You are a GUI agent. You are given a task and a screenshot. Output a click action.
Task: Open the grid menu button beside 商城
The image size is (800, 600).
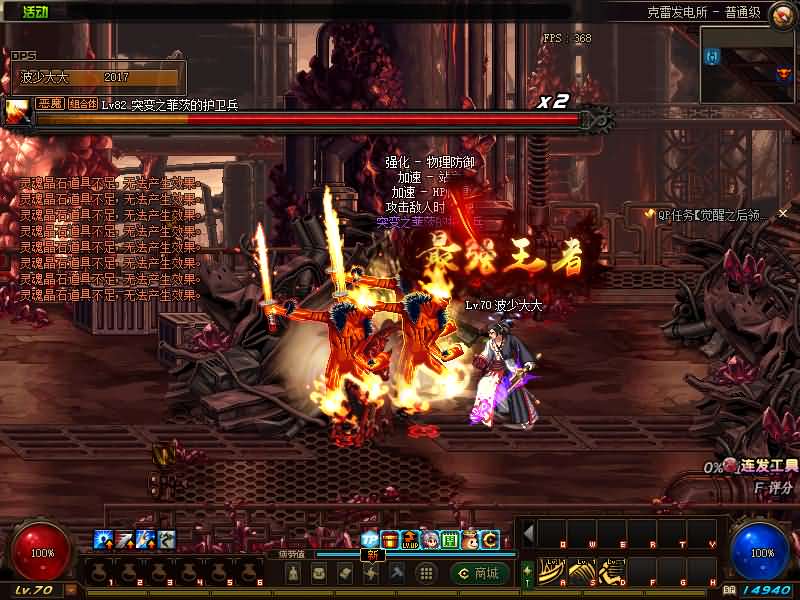425,573
